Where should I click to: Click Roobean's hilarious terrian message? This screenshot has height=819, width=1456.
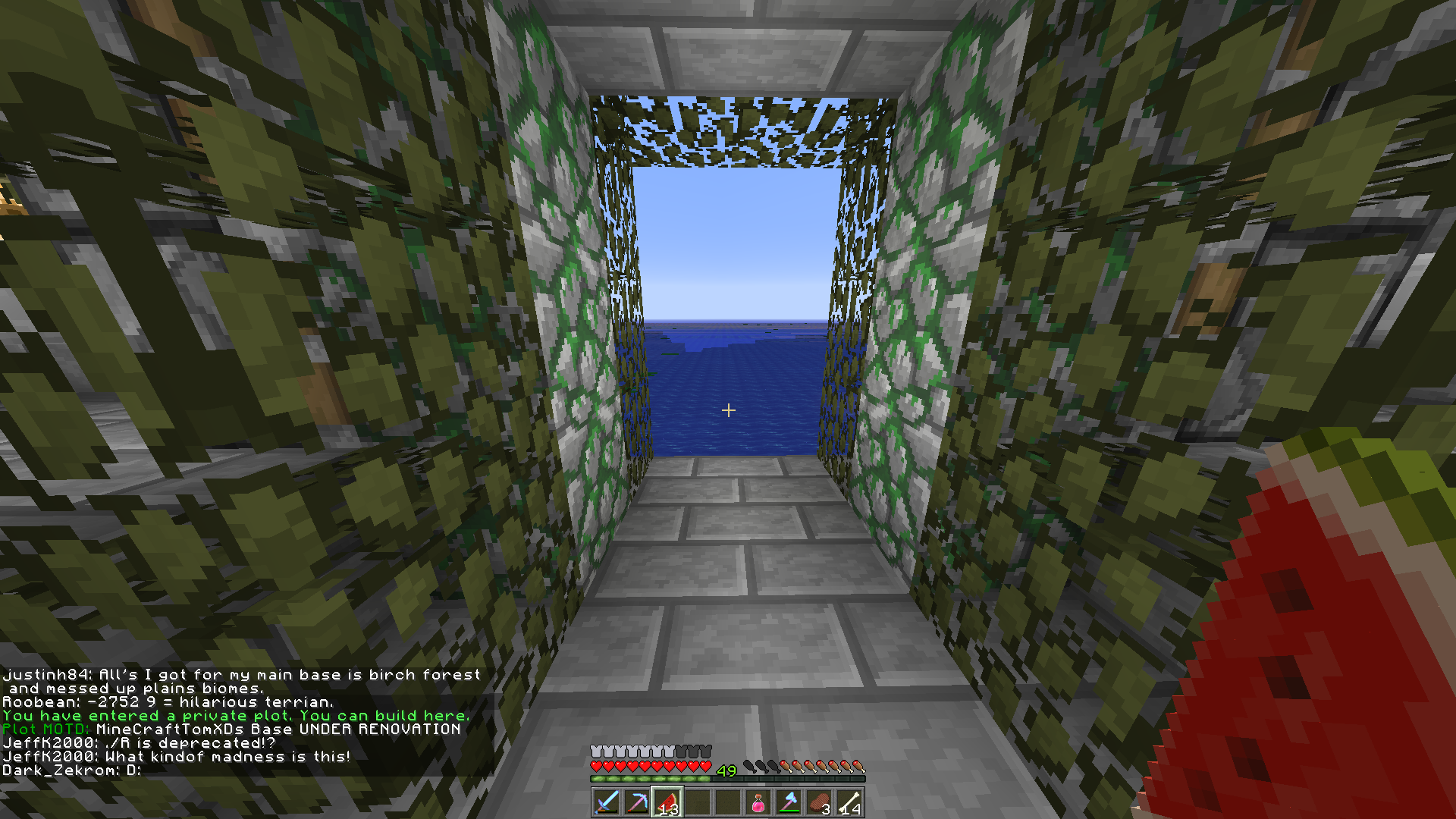tap(167, 701)
